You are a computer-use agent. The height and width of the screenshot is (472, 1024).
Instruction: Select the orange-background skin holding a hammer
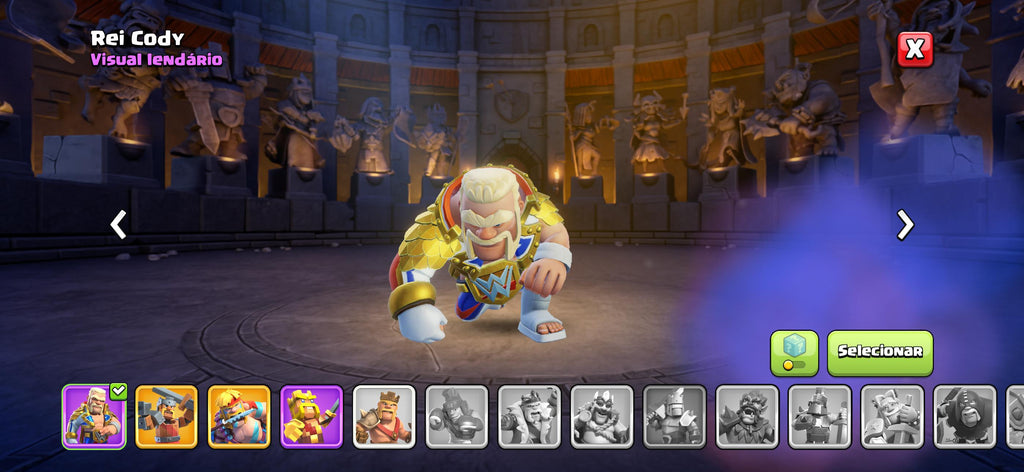[166, 416]
